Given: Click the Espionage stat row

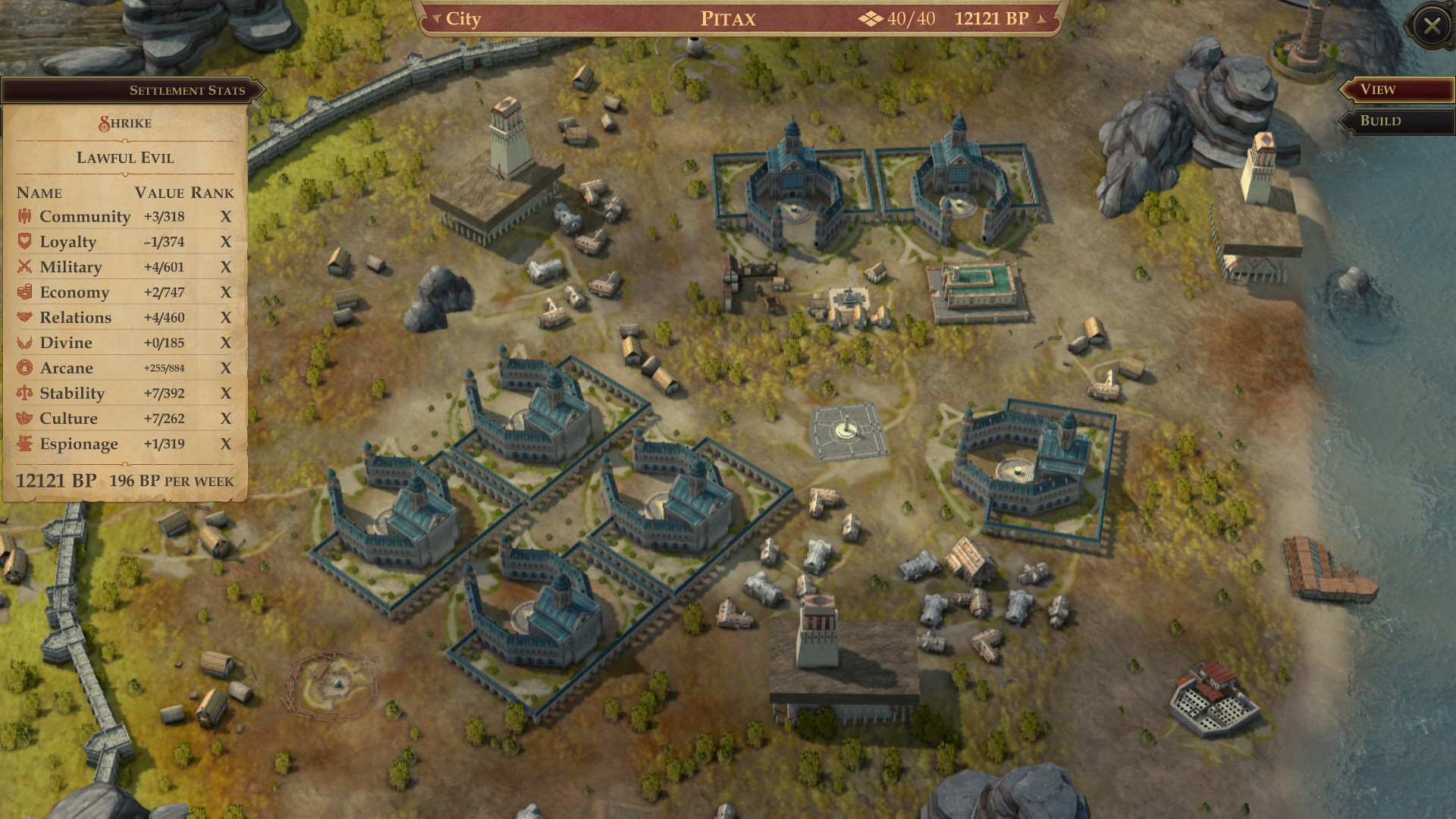Looking at the screenshot, I should click(x=125, y=444).
